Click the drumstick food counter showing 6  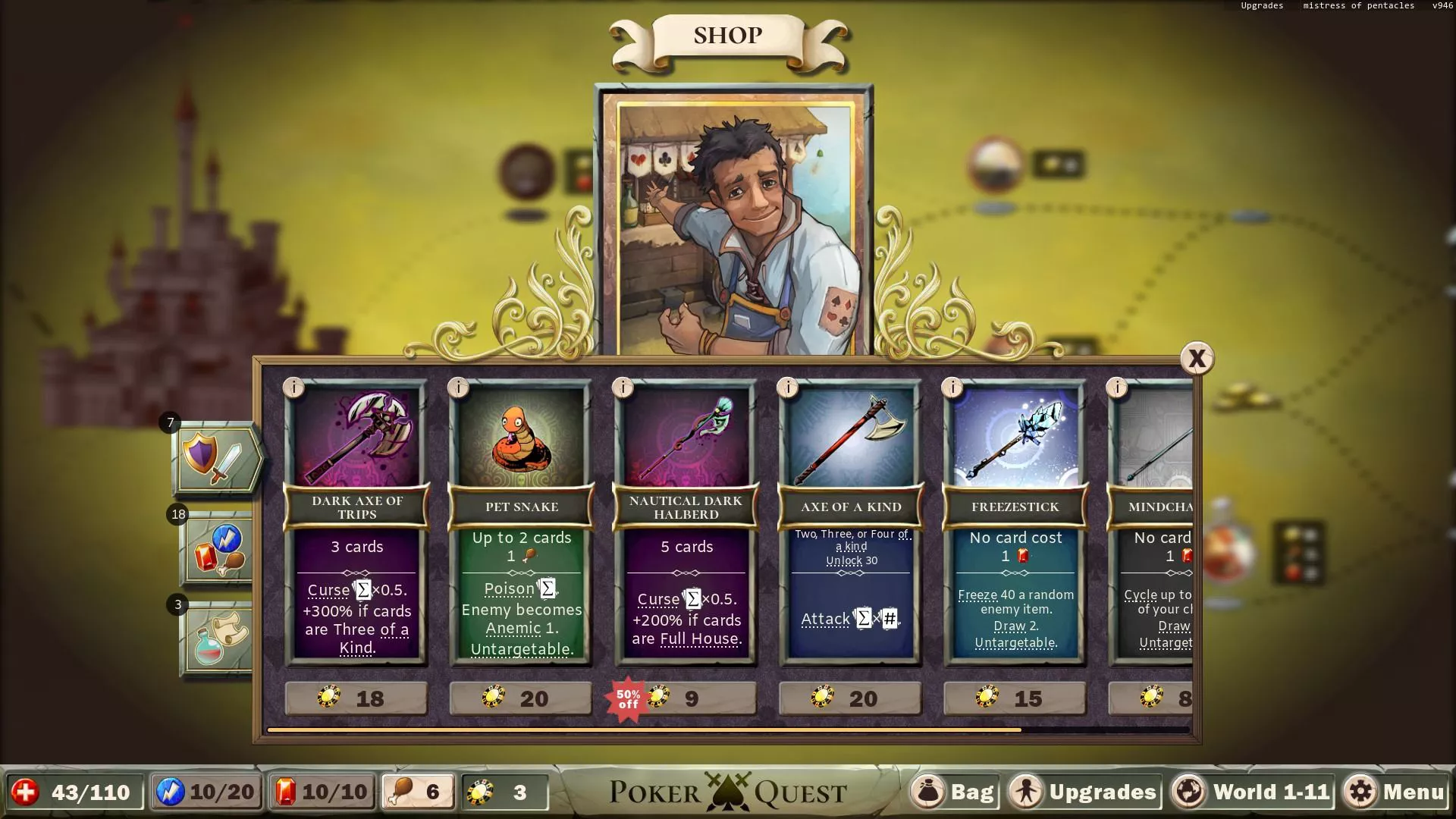tap(418, 792)
